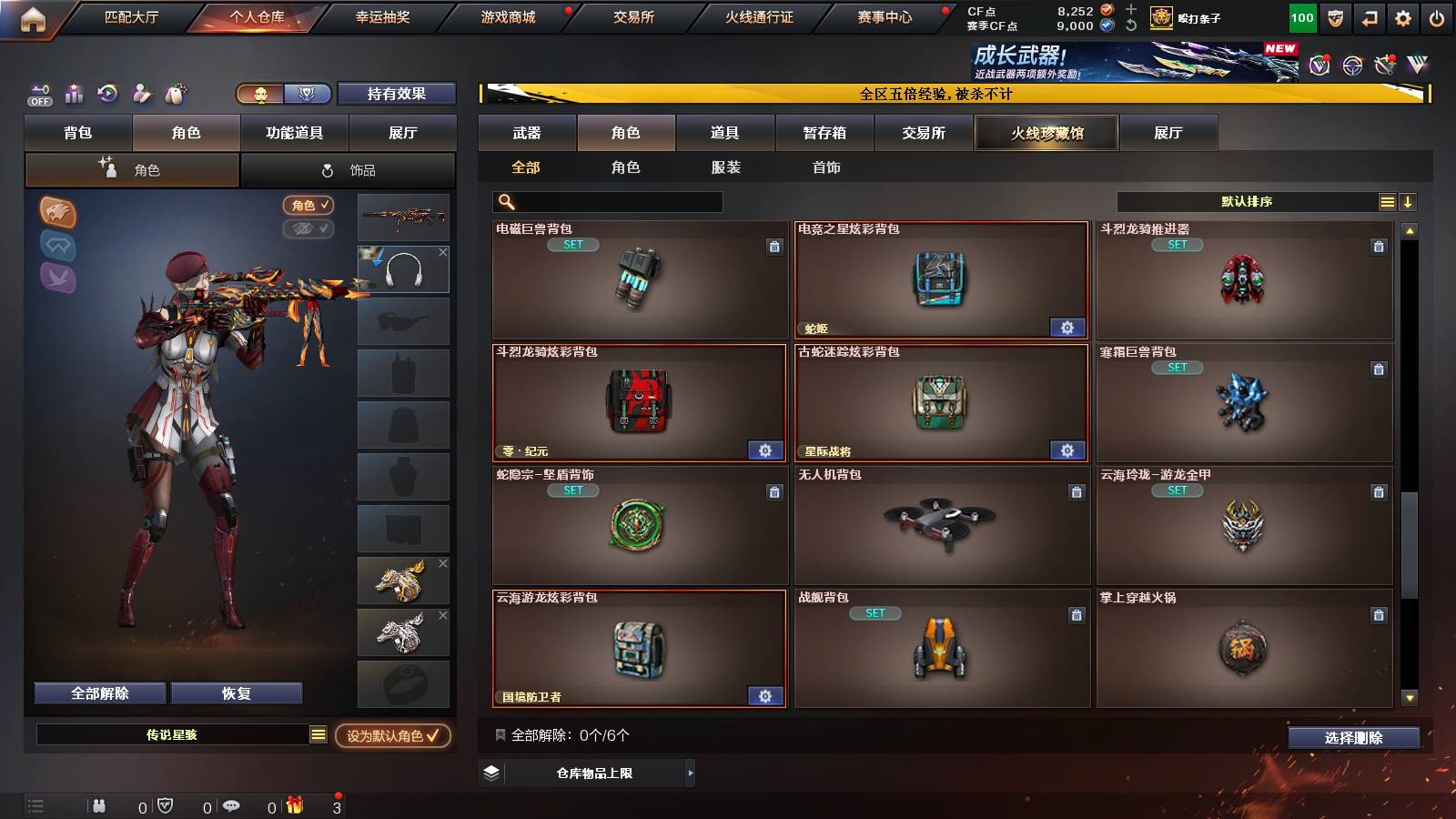Click the dog-tag item icon in top-left toolbar
The image size is (1456, 819).
pos(177,93)
